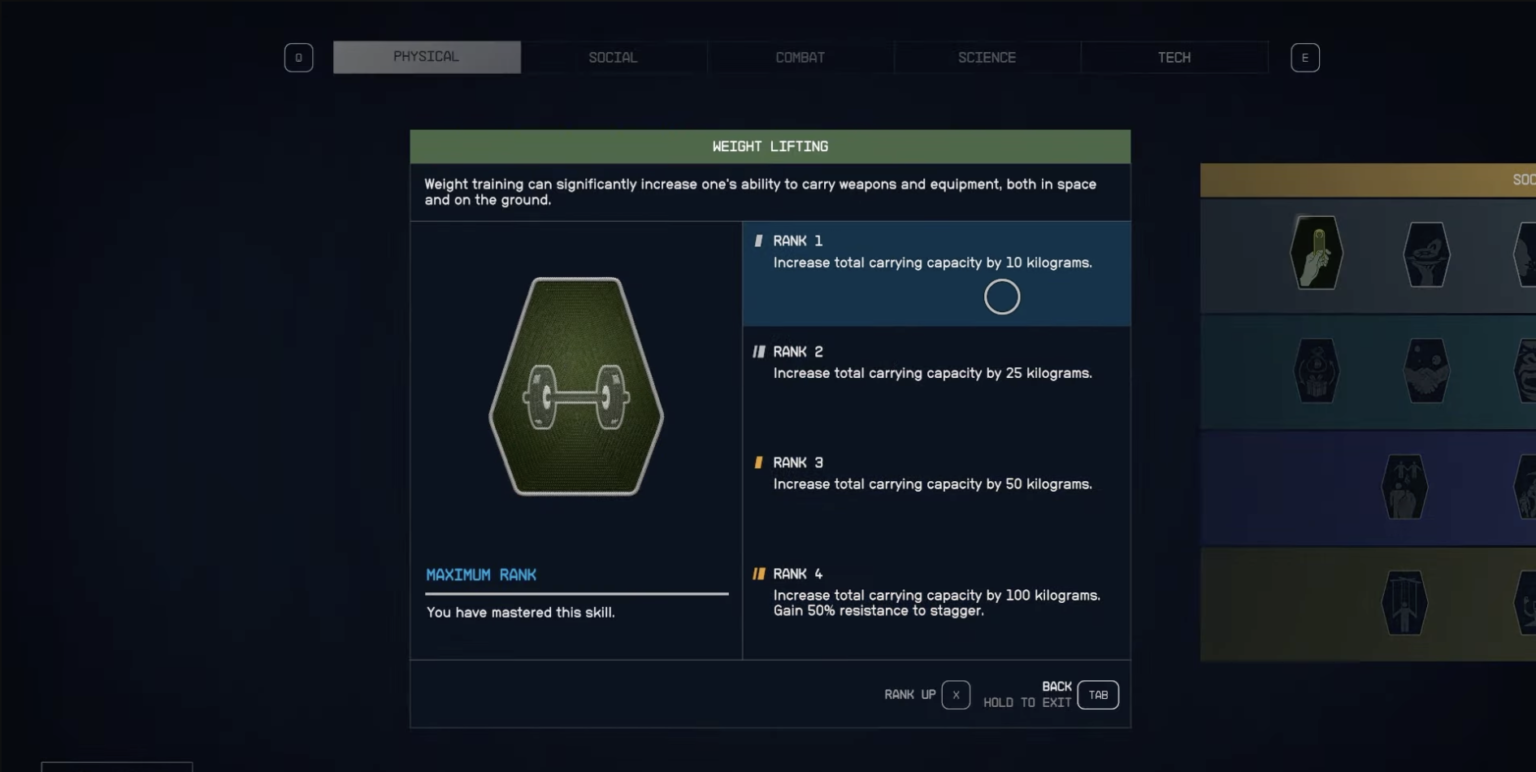Select the puppet-on-strings manipulation skill icon

pyautogui.click(x=1406, y=604)
